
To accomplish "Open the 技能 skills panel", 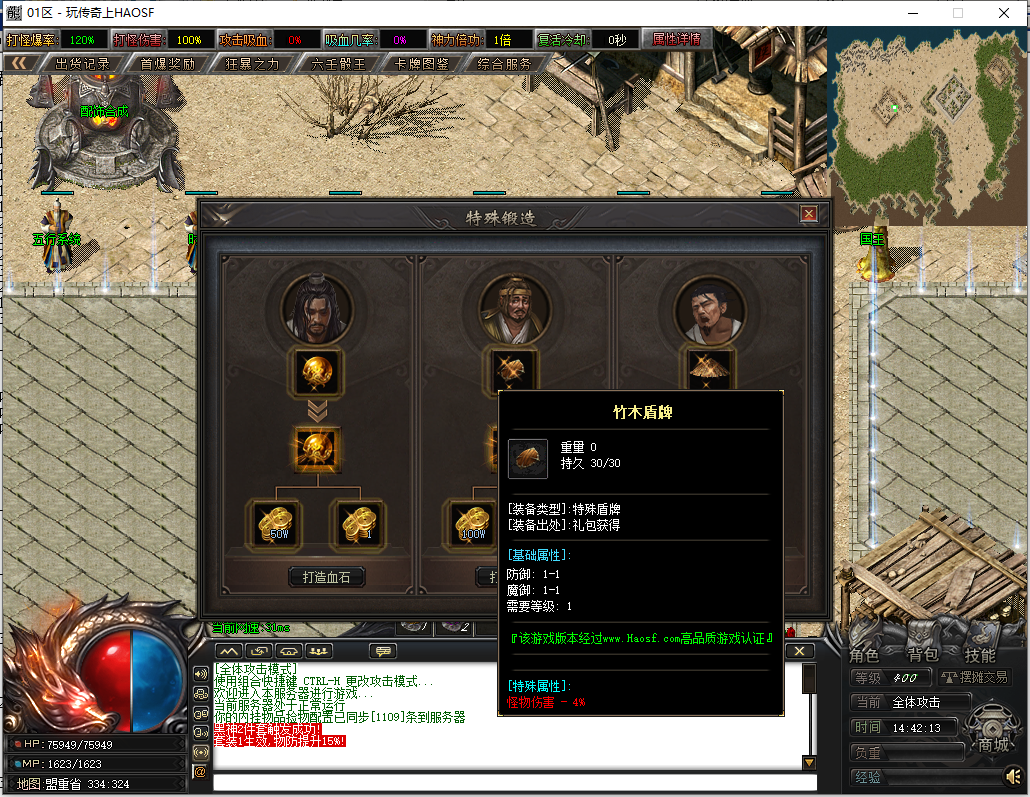I will [x=980, y=655].
